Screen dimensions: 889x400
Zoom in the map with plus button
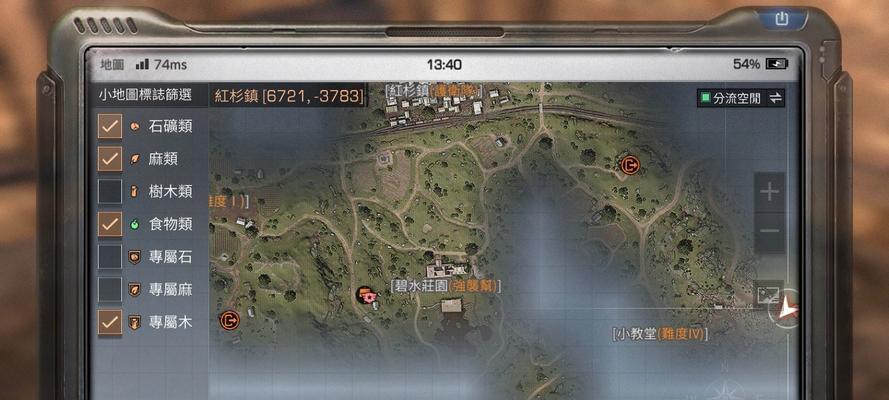768,193
